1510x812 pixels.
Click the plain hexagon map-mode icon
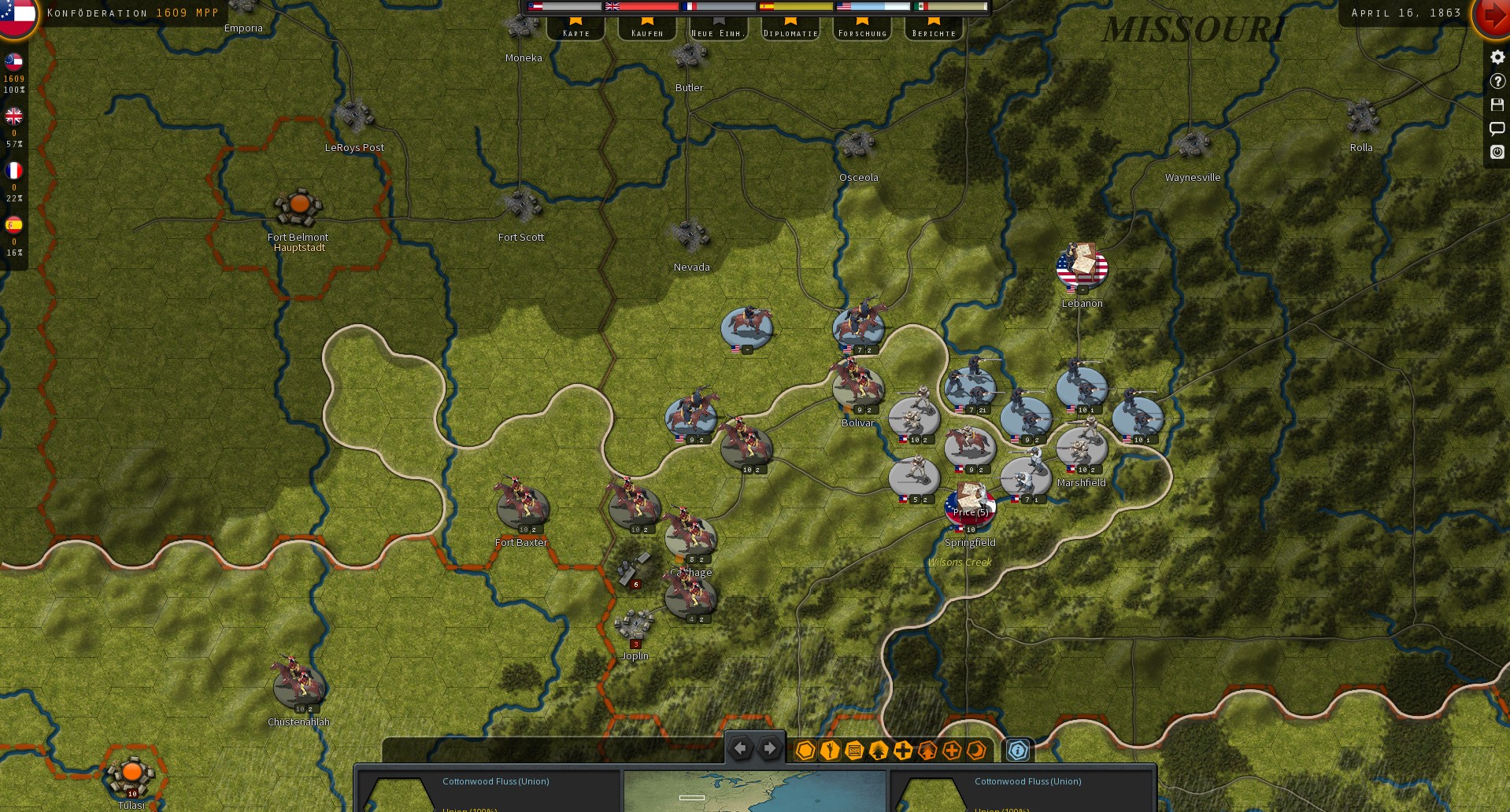[804, 750]
